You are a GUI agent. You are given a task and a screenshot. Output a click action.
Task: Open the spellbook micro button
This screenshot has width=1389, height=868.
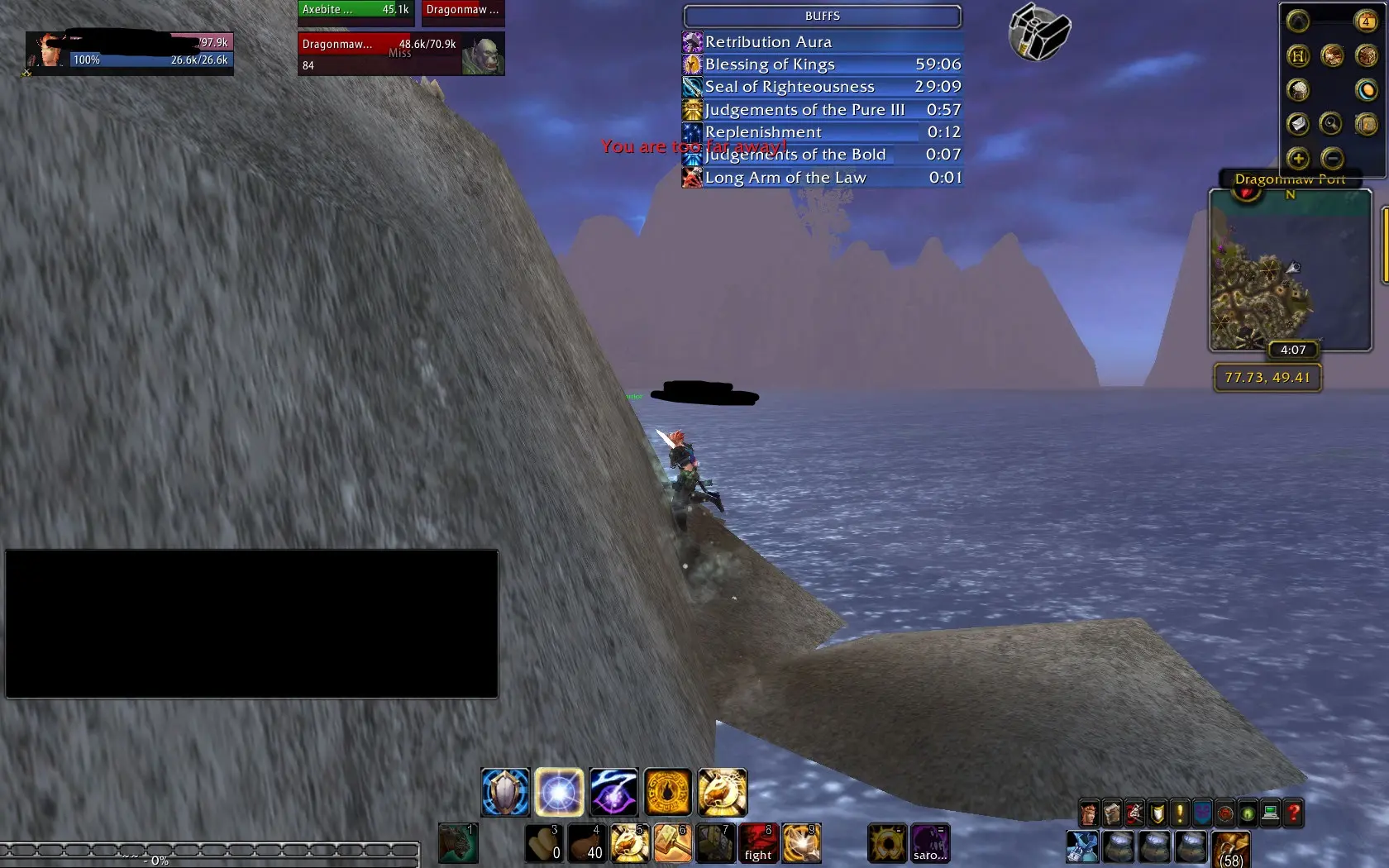(x=1112, y=814)
